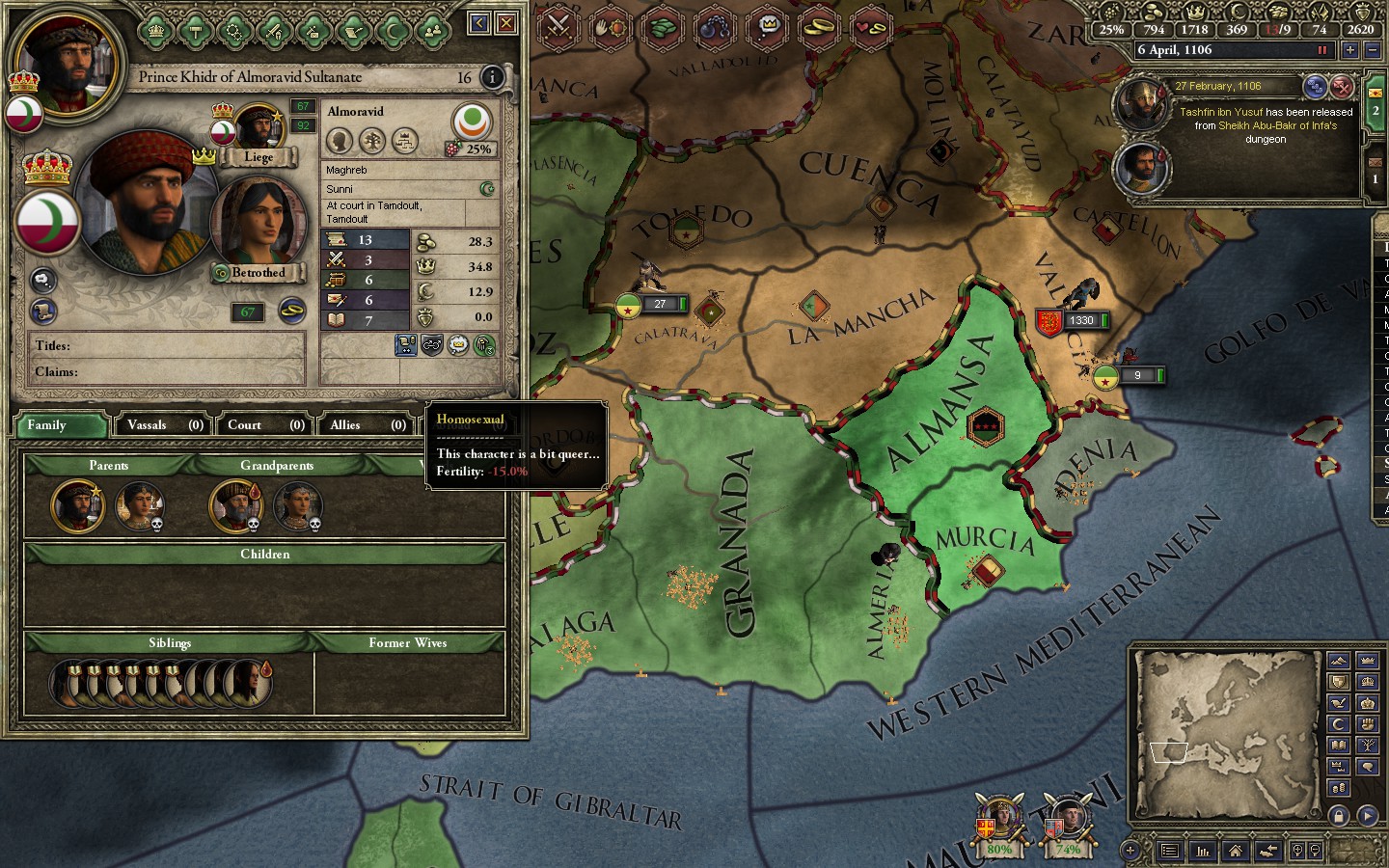Decrease game speed with the minus button
Viewport: 1389px width, 868px height.
(x=1374, y=50)
